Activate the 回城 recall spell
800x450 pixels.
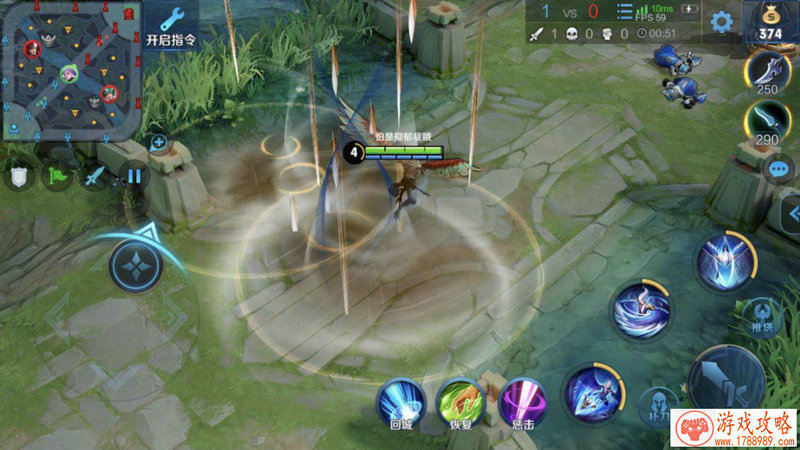click(x=400, y=402)
